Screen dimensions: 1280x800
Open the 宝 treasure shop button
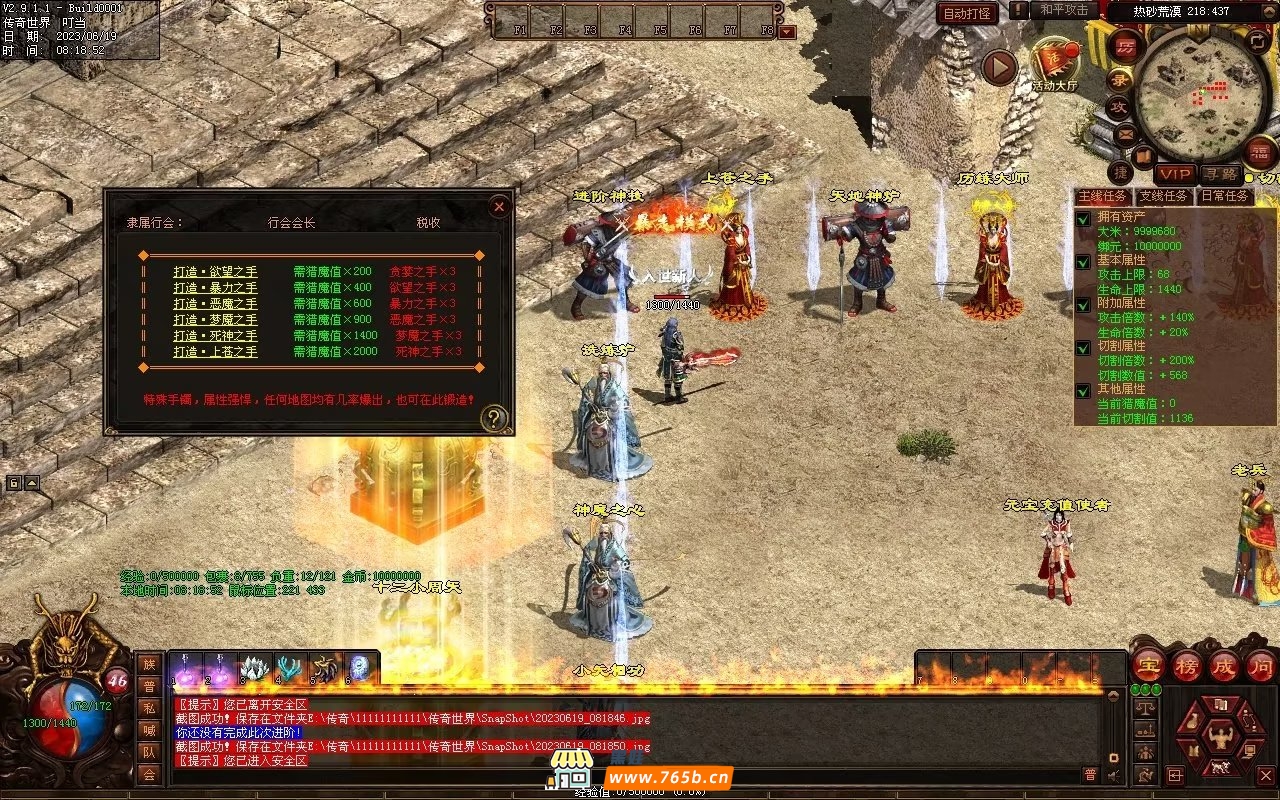coord(1150,666)
